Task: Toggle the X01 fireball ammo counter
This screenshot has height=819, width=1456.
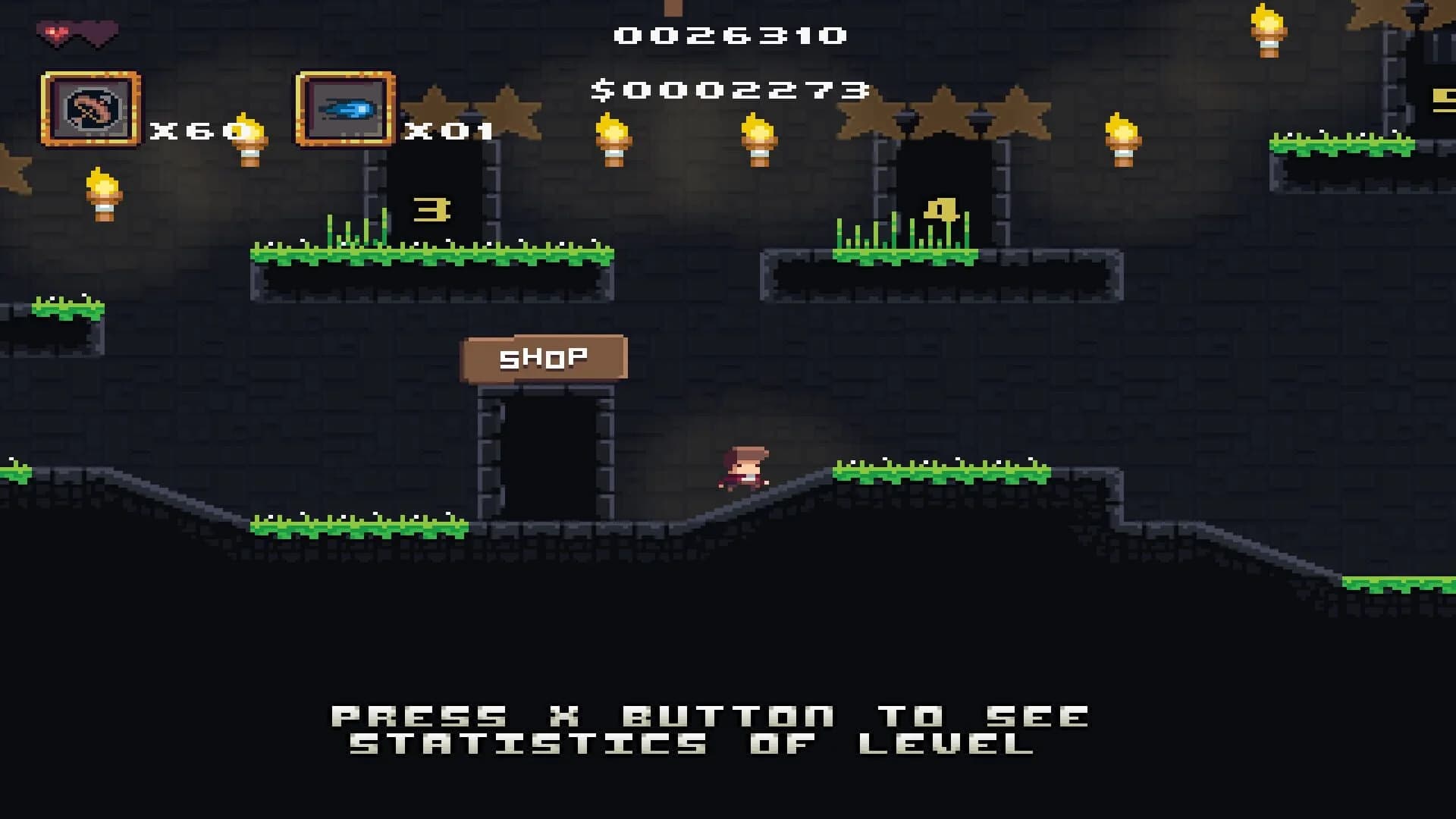Action: pos(447,133)
